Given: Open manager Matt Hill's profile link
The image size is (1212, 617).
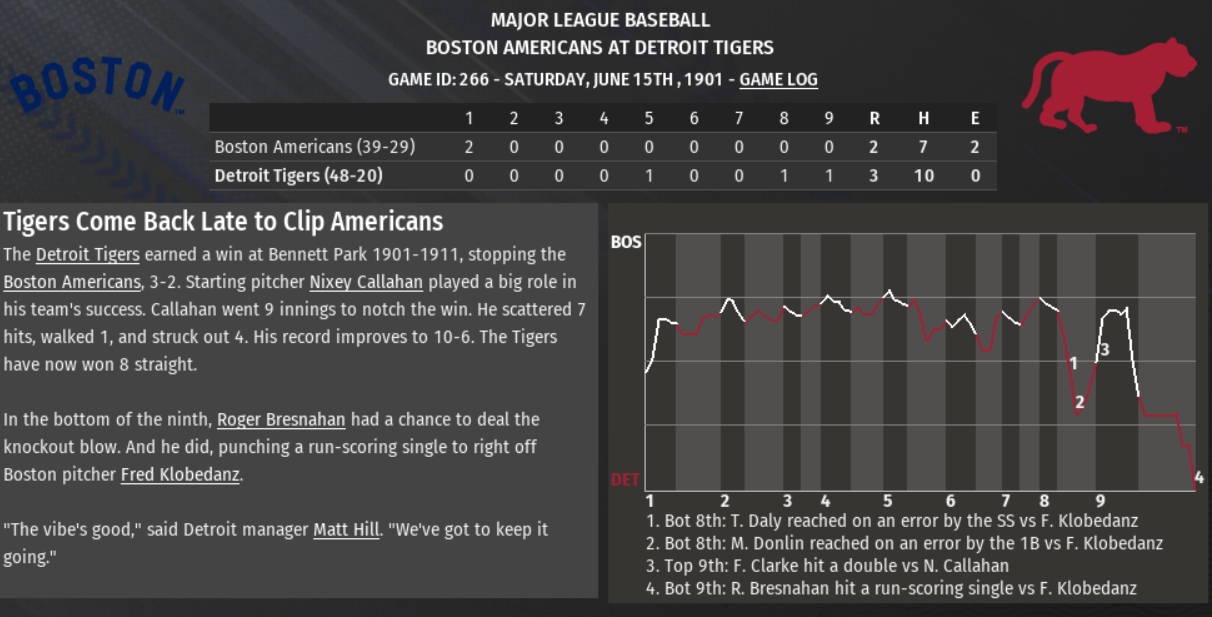Looking at the screenshot, I should [346, 530].
